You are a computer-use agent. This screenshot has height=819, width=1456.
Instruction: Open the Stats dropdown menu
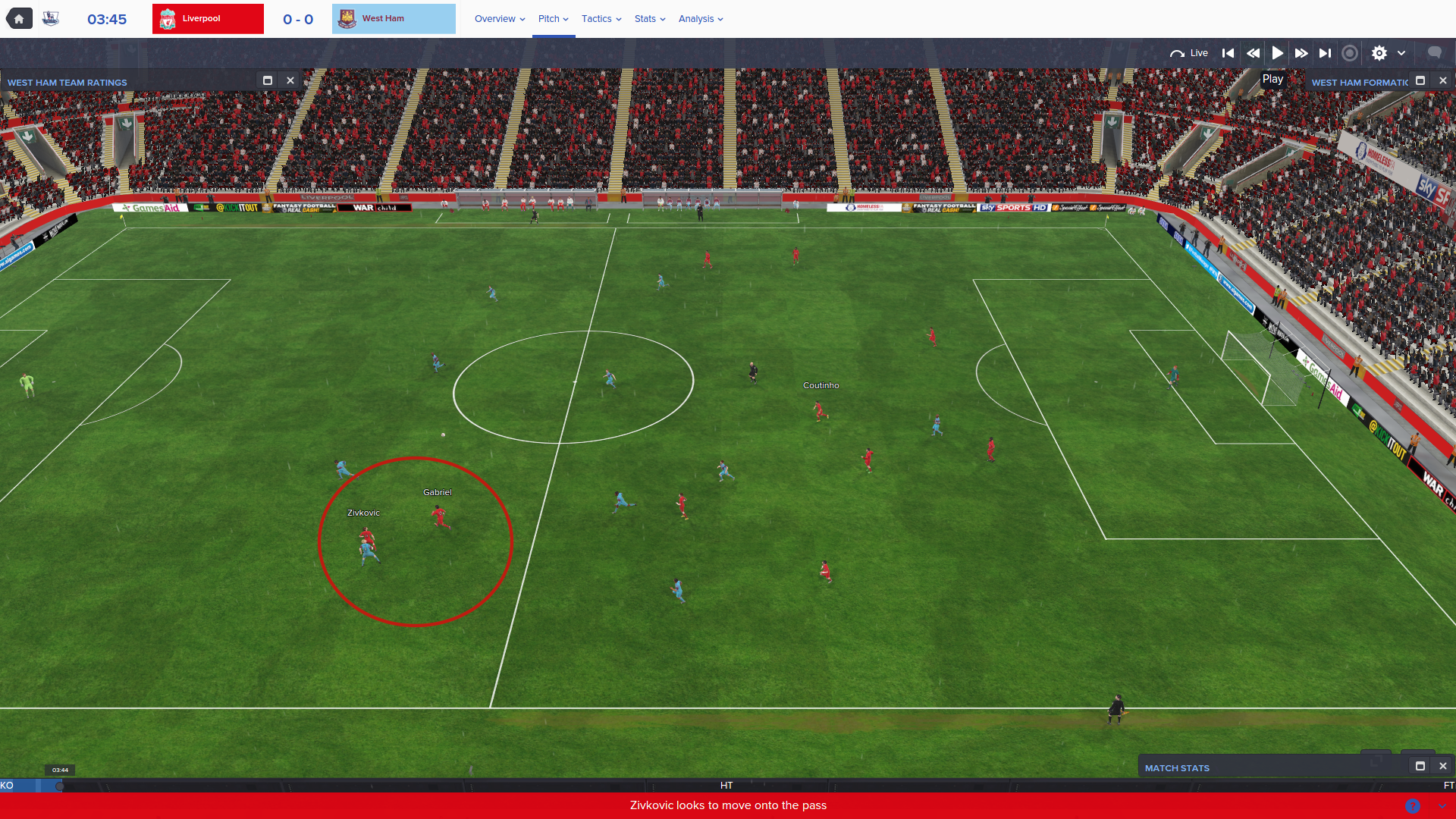pos(650,19)
